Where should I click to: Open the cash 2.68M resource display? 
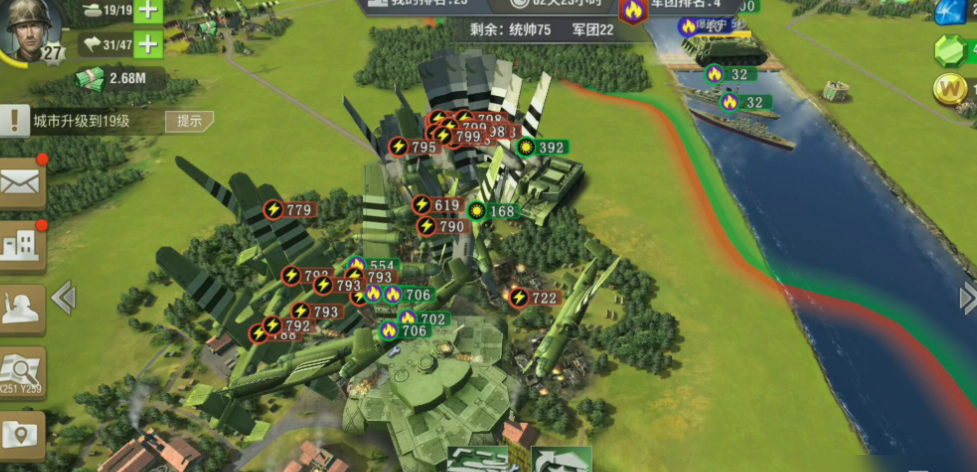coord(111,78)
